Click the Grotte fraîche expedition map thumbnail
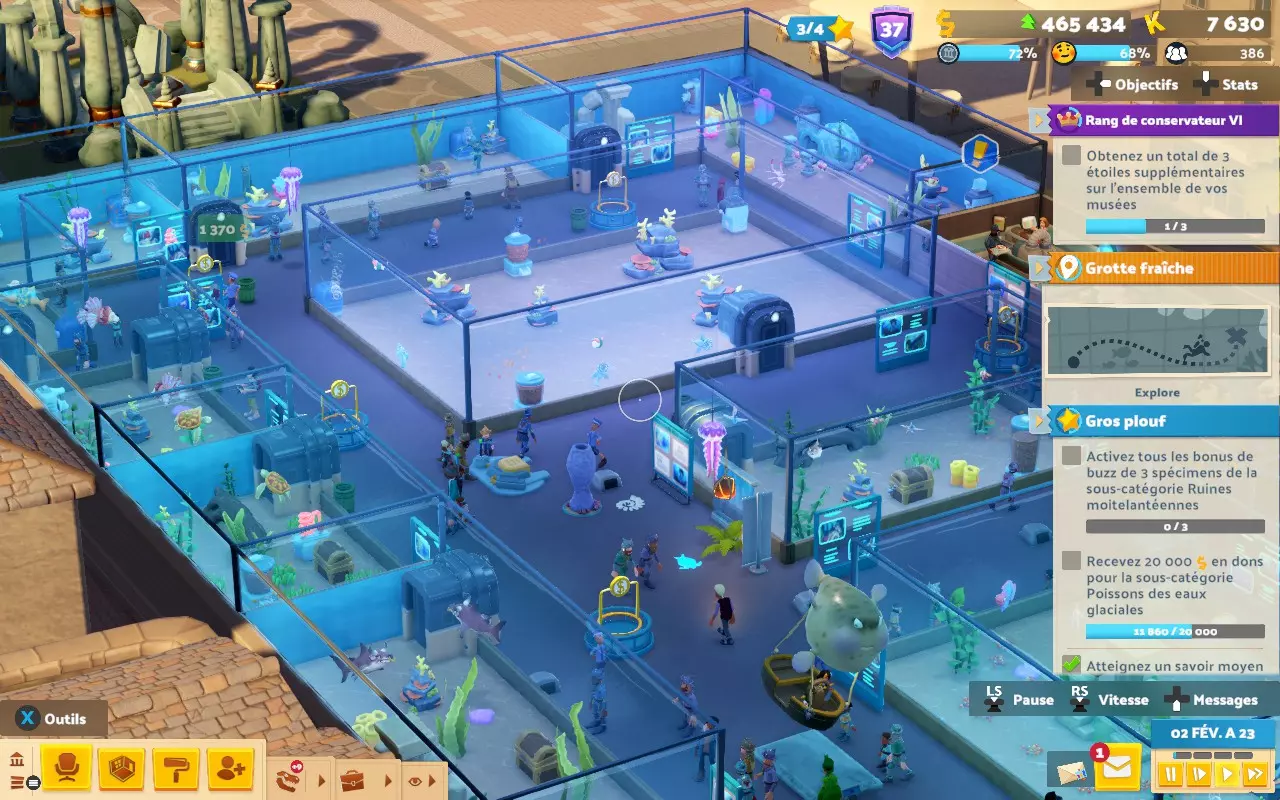 [1158, 340]
